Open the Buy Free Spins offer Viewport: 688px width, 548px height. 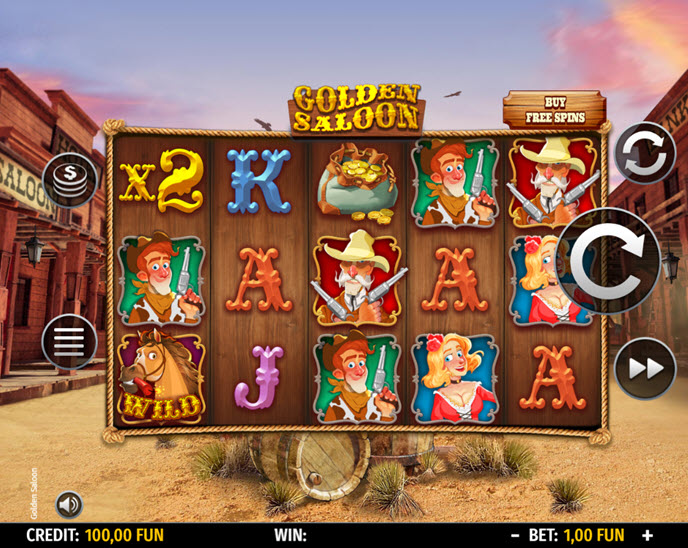pyautogui.click(x=556, y=110)
